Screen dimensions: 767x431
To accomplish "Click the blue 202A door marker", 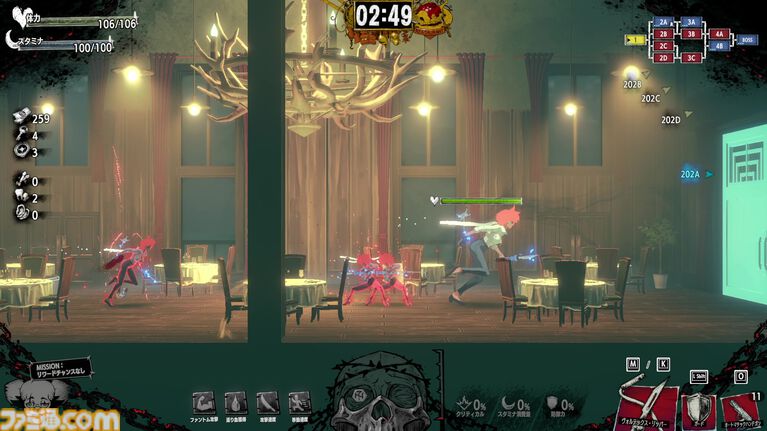I will (691, 174).
